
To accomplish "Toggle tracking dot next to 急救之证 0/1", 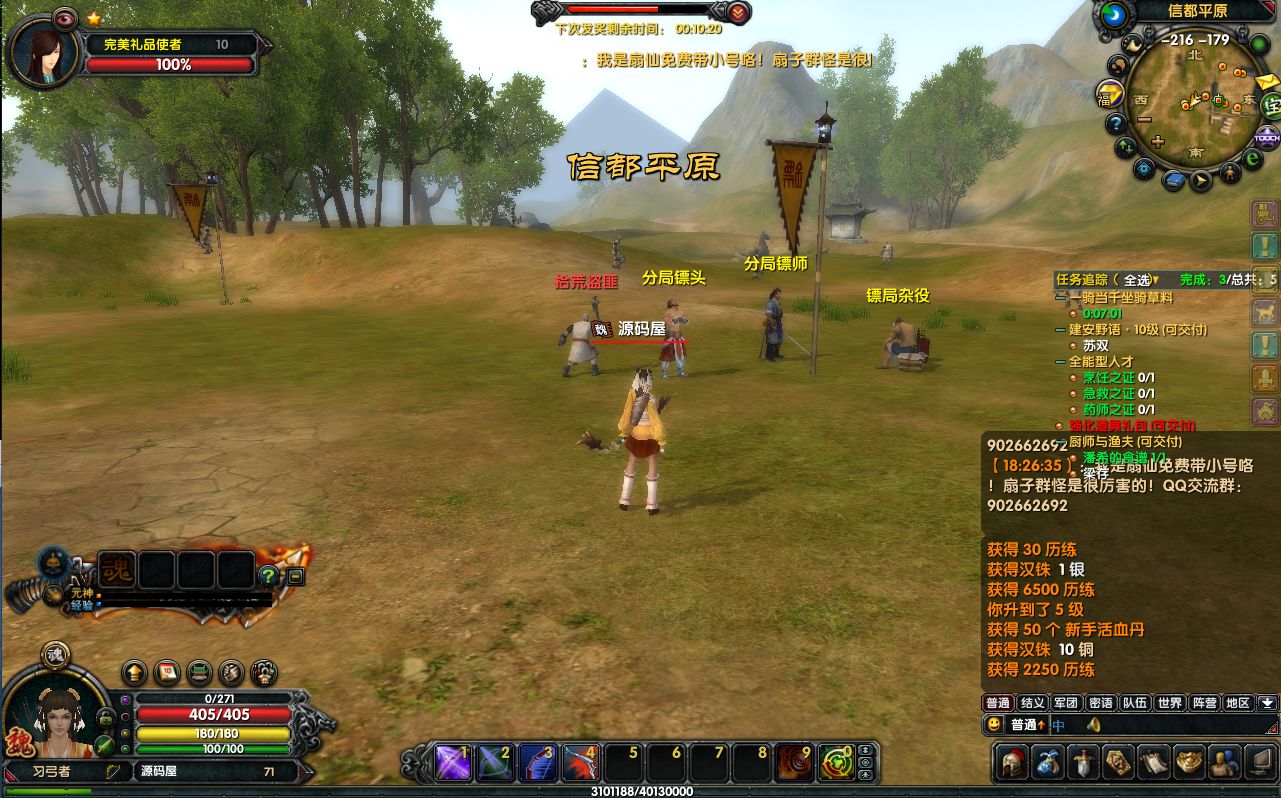I will coord(1074,393).
